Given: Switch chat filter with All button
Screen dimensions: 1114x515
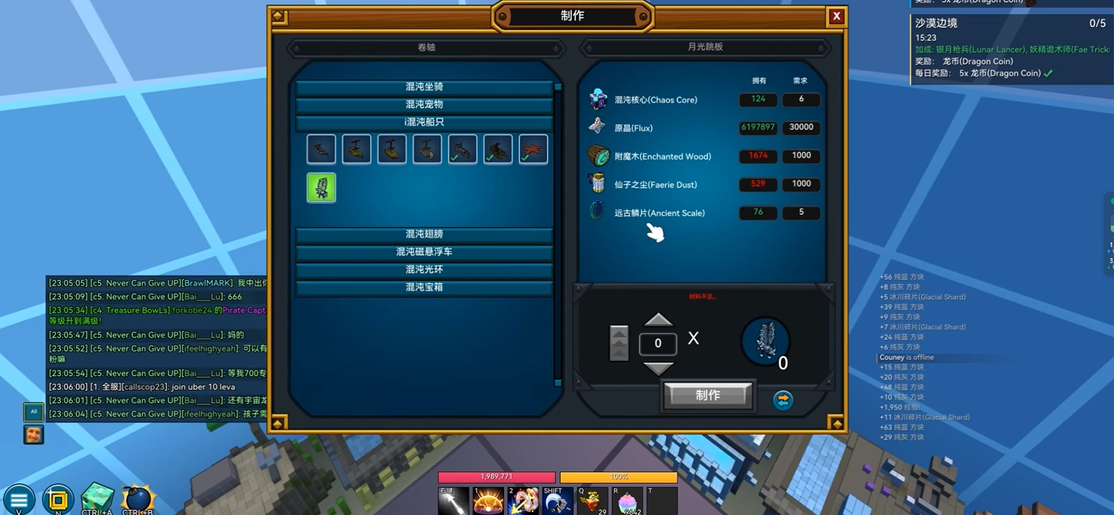Looking at the screenshot, I should click(x=33, y=411).
